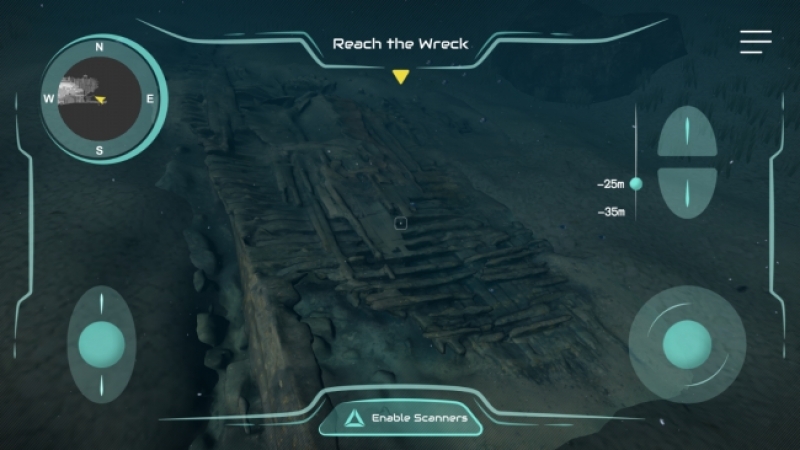Click the left movement joystick knob
The height and width of the screenshot is (450, 800).
click(x=101, y=344)
